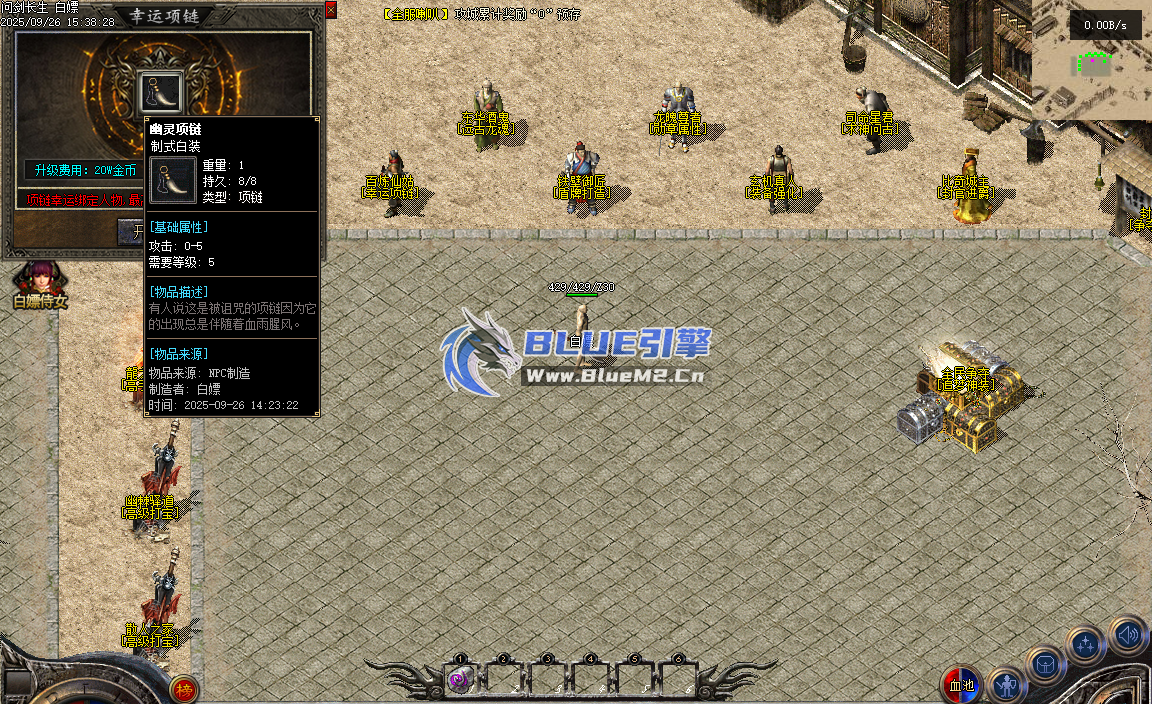The width and height of the screenshot is (1152, 704).
Task: Click the minimap in the corner
Action: 1092,60
